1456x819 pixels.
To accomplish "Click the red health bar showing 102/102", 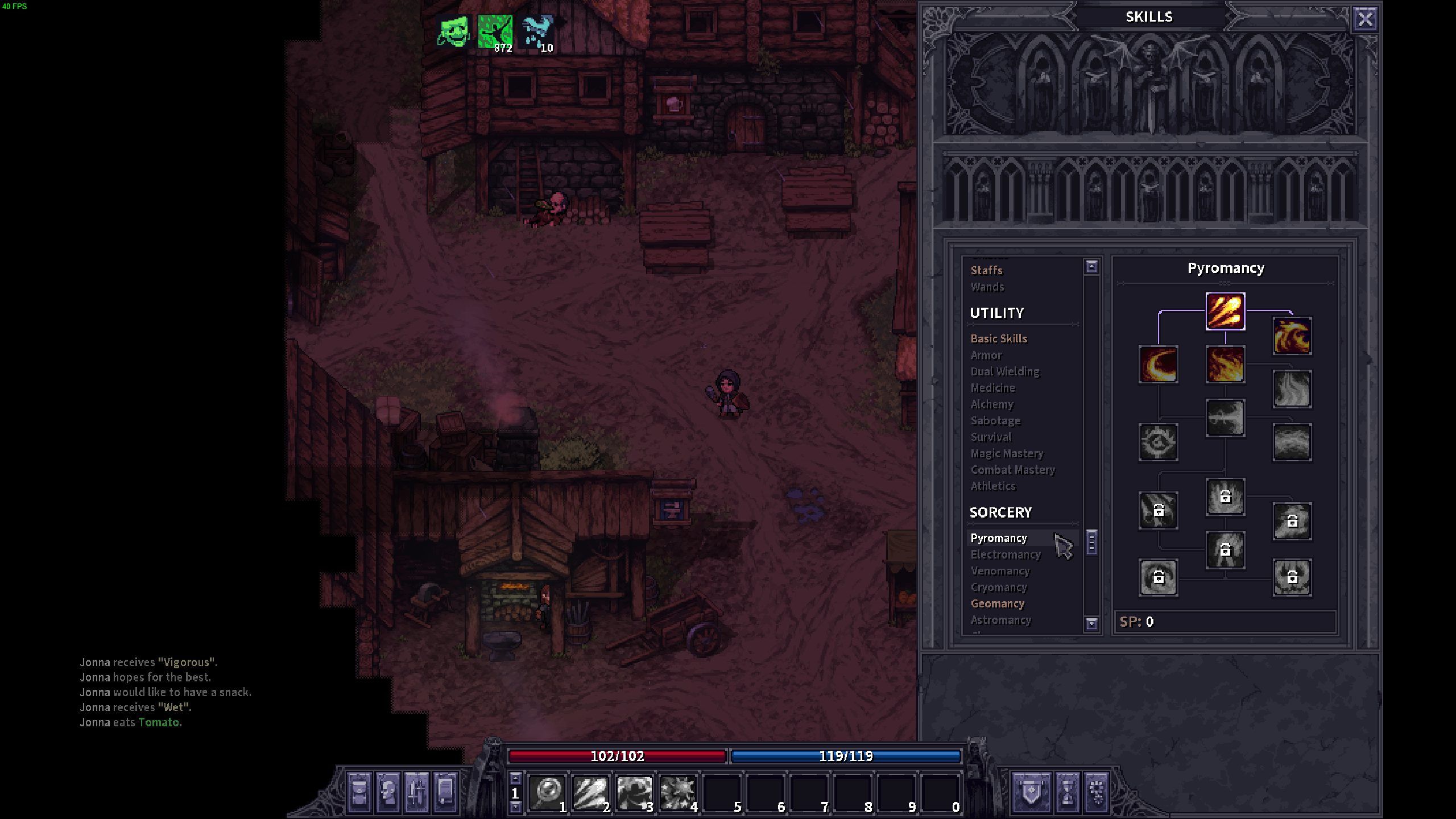I will [618, 756].
